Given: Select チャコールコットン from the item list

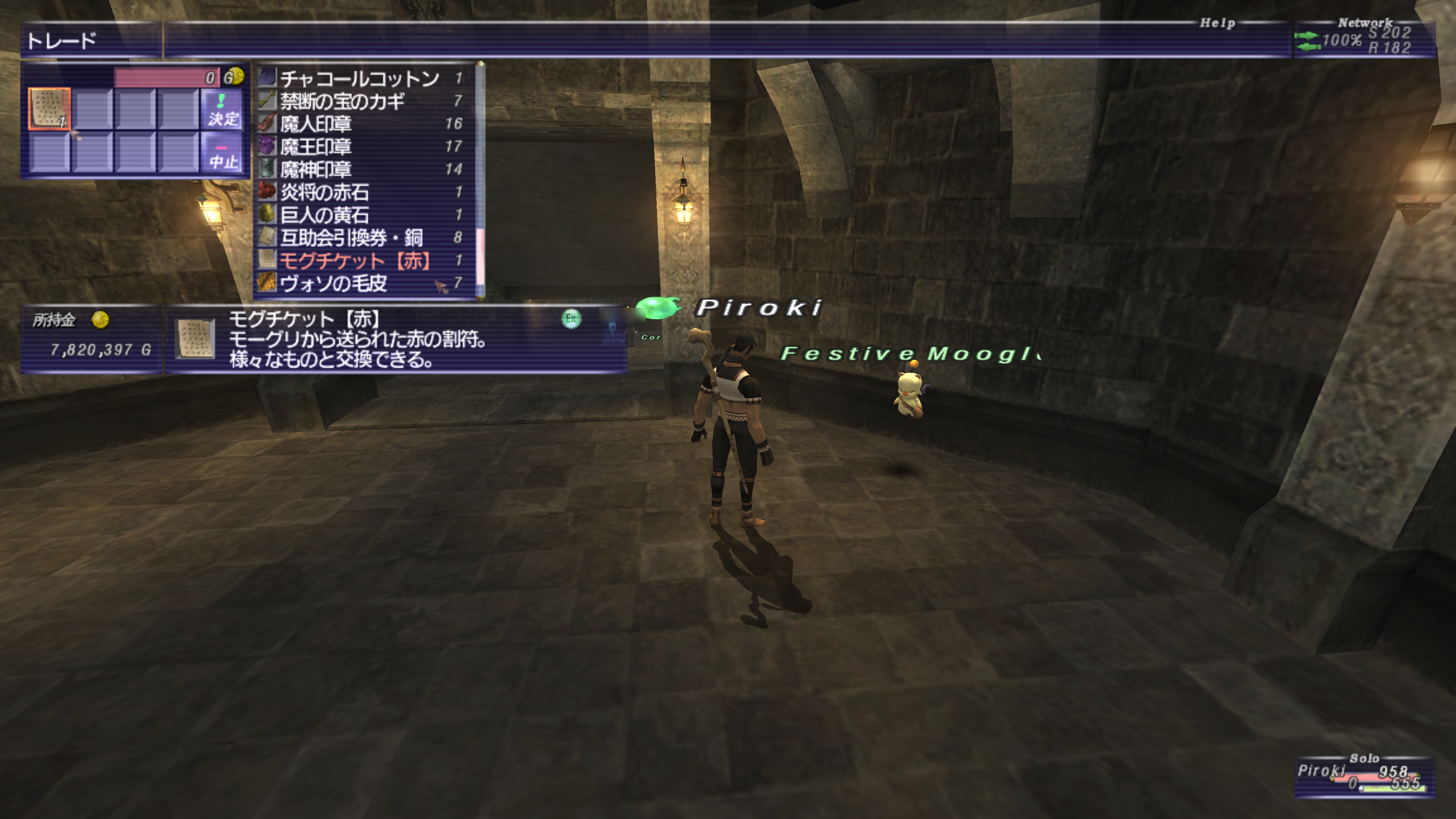Looking at the screenshot, I should [x=359, y=78].
